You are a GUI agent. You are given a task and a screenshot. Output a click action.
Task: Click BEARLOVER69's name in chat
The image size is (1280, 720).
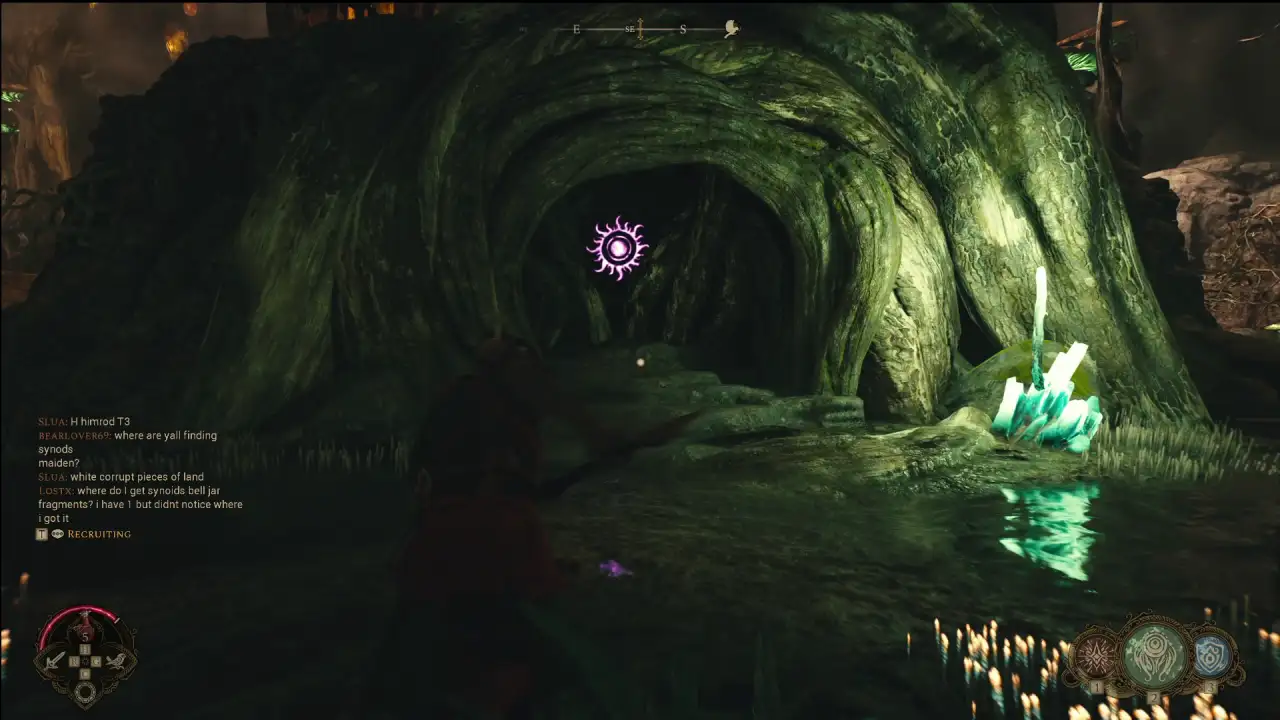(74, 436)
